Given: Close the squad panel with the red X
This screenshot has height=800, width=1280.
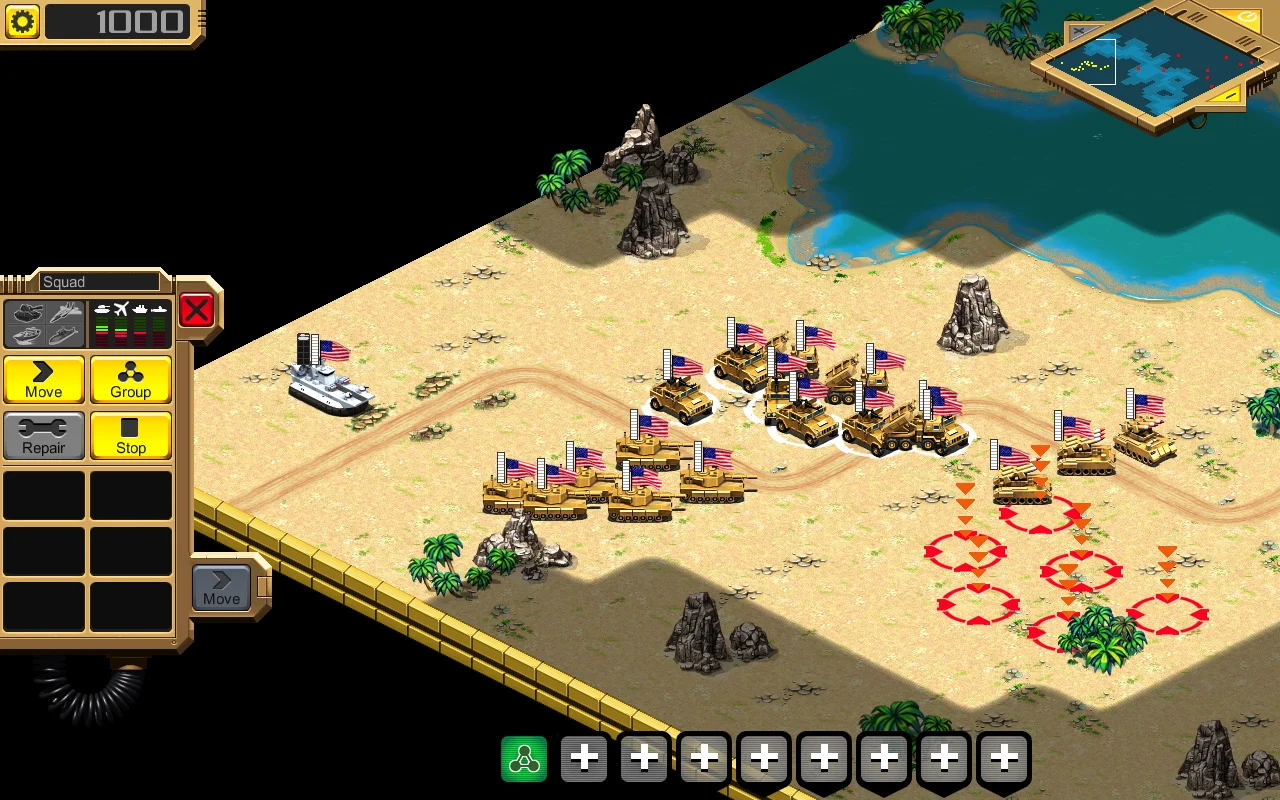Looking at the screenshot, I should [x=196, y=310].
